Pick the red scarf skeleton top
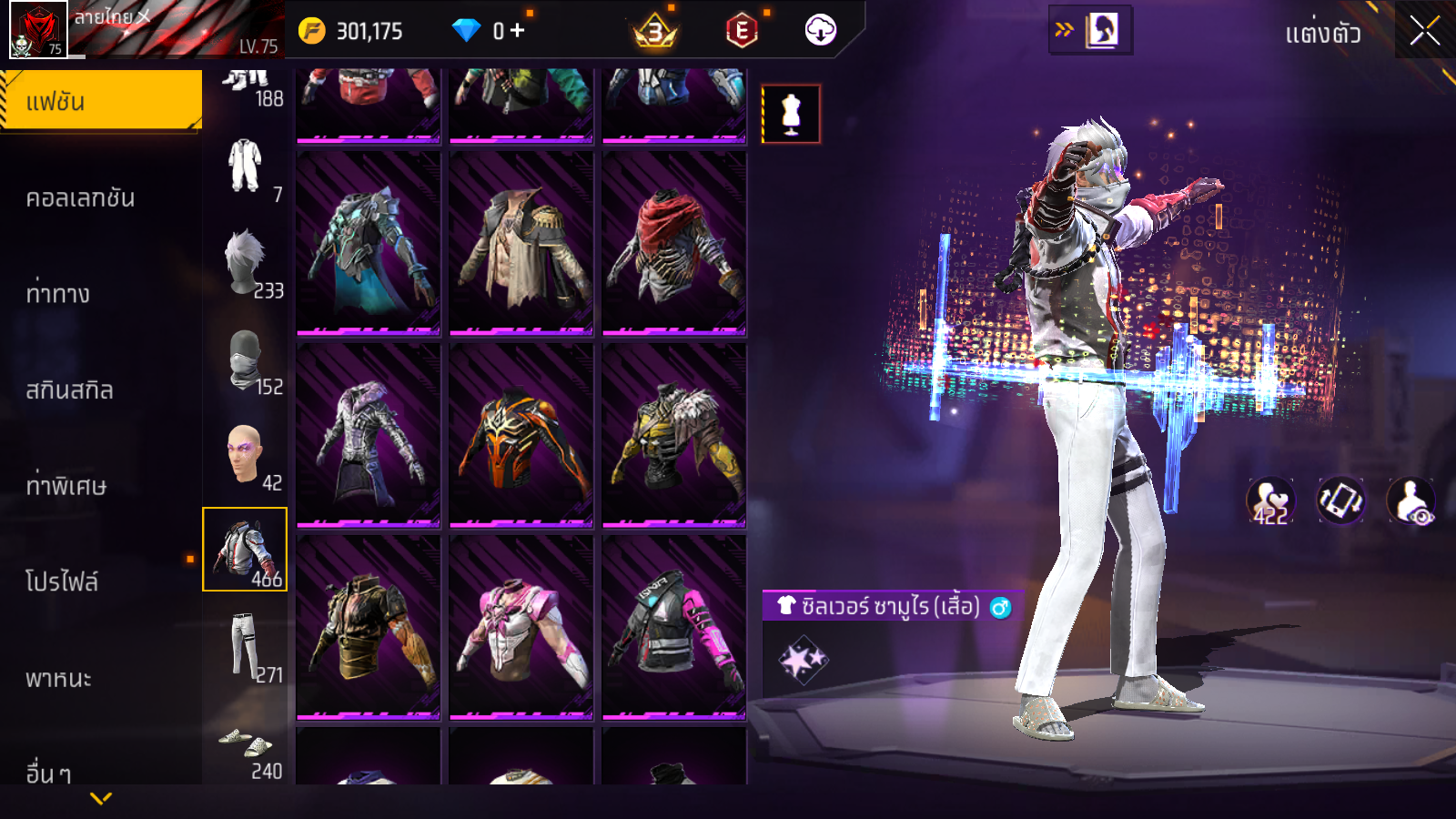The image size is (1456, 819). click(674, 243)
